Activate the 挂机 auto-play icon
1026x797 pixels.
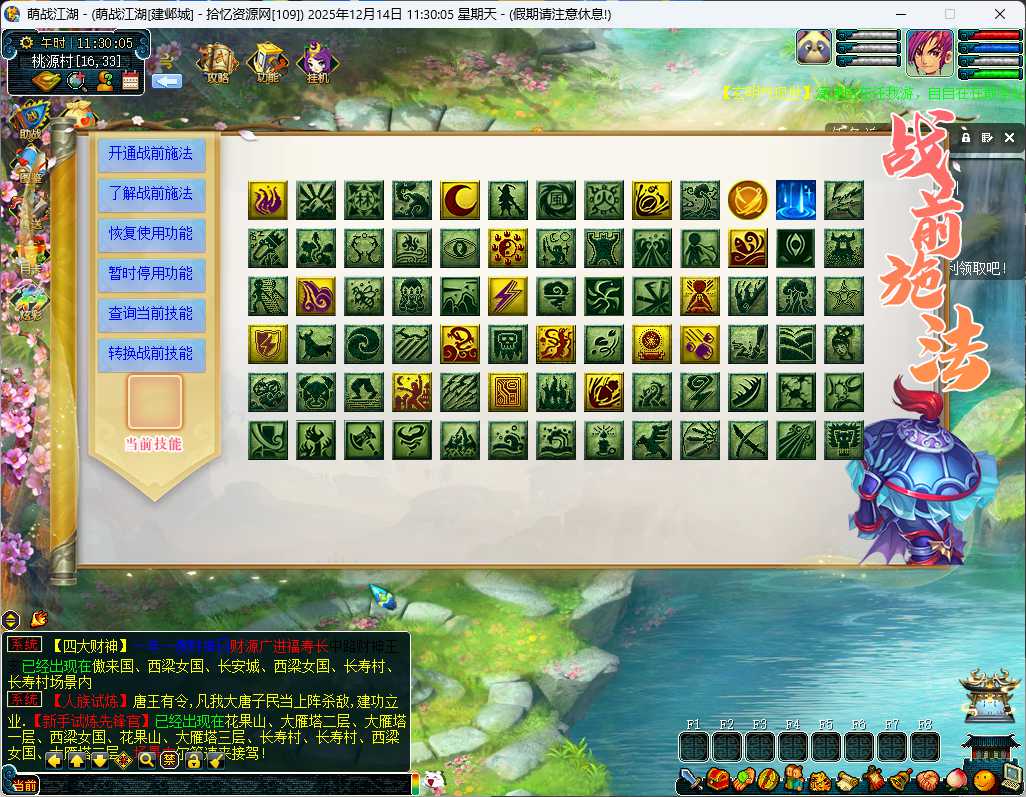pyautogui.click(x=317, y=62)
